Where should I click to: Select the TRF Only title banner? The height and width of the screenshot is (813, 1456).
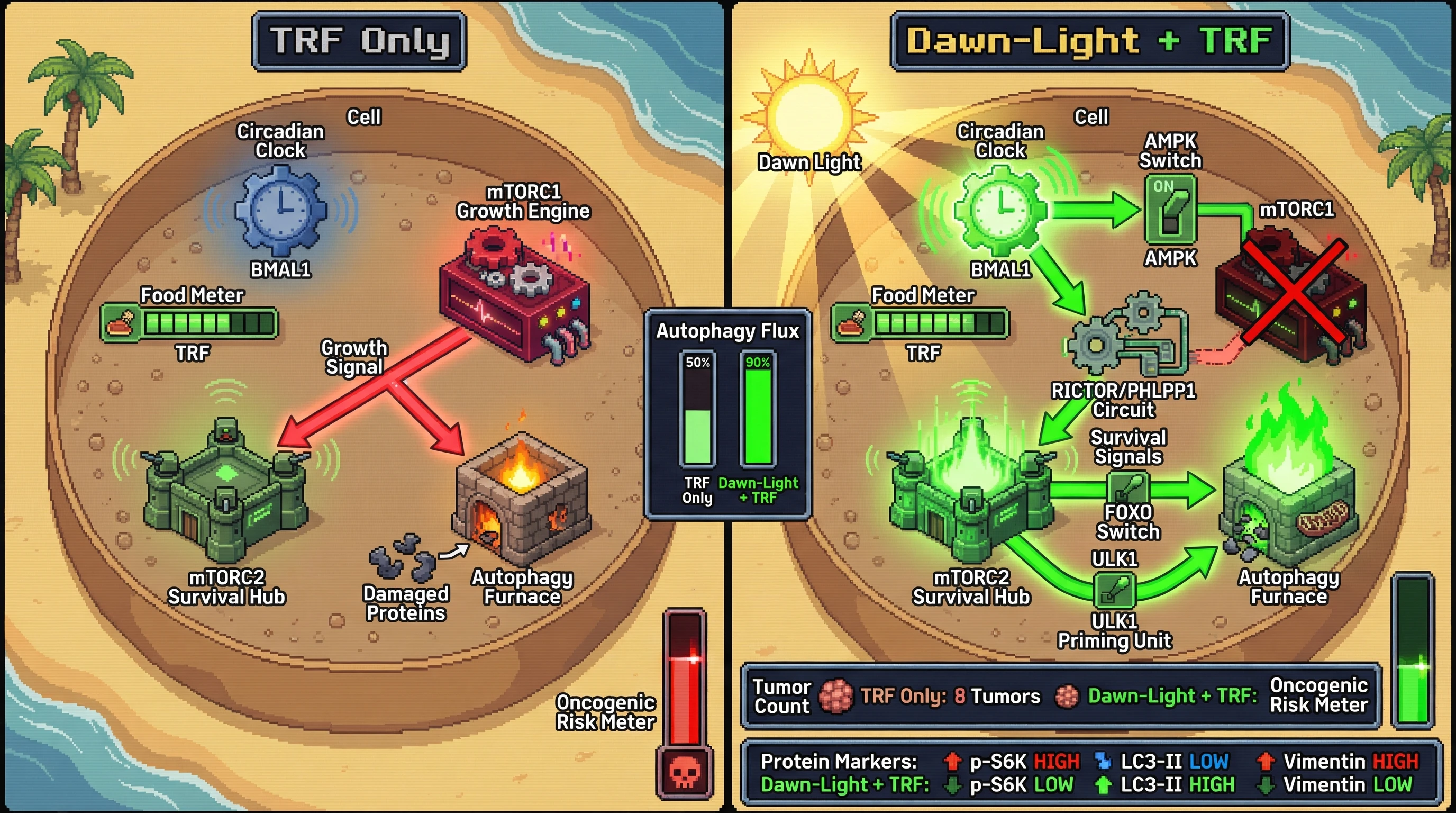359,41
